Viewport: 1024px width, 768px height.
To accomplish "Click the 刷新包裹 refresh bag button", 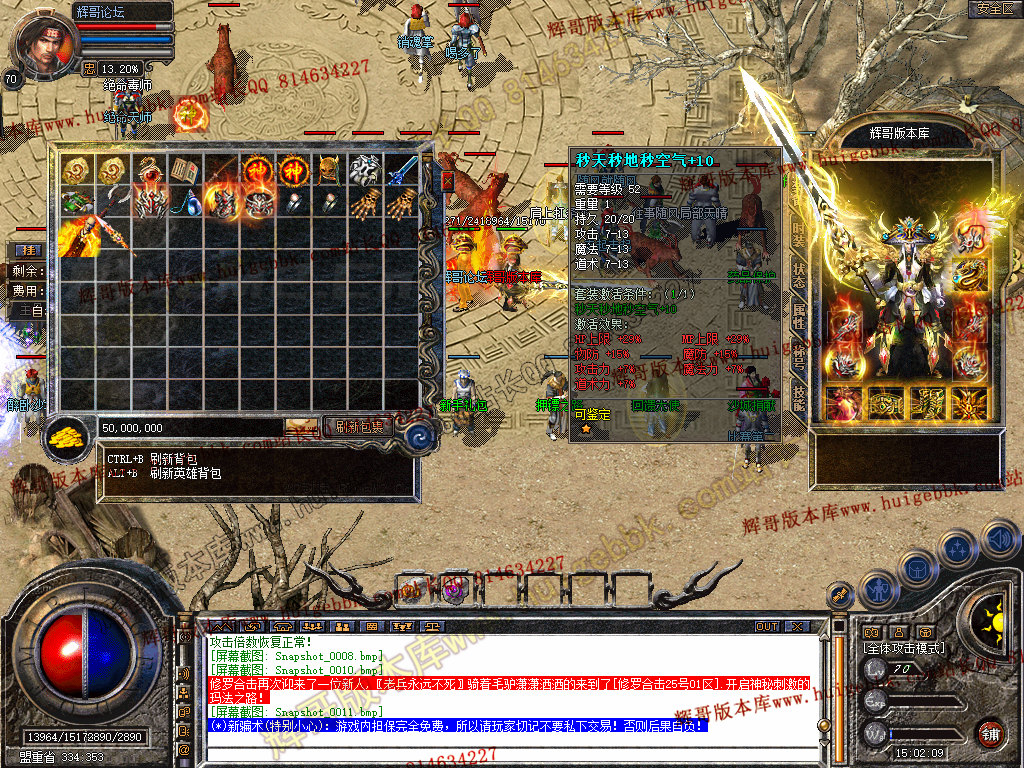I will coord(357,427).
